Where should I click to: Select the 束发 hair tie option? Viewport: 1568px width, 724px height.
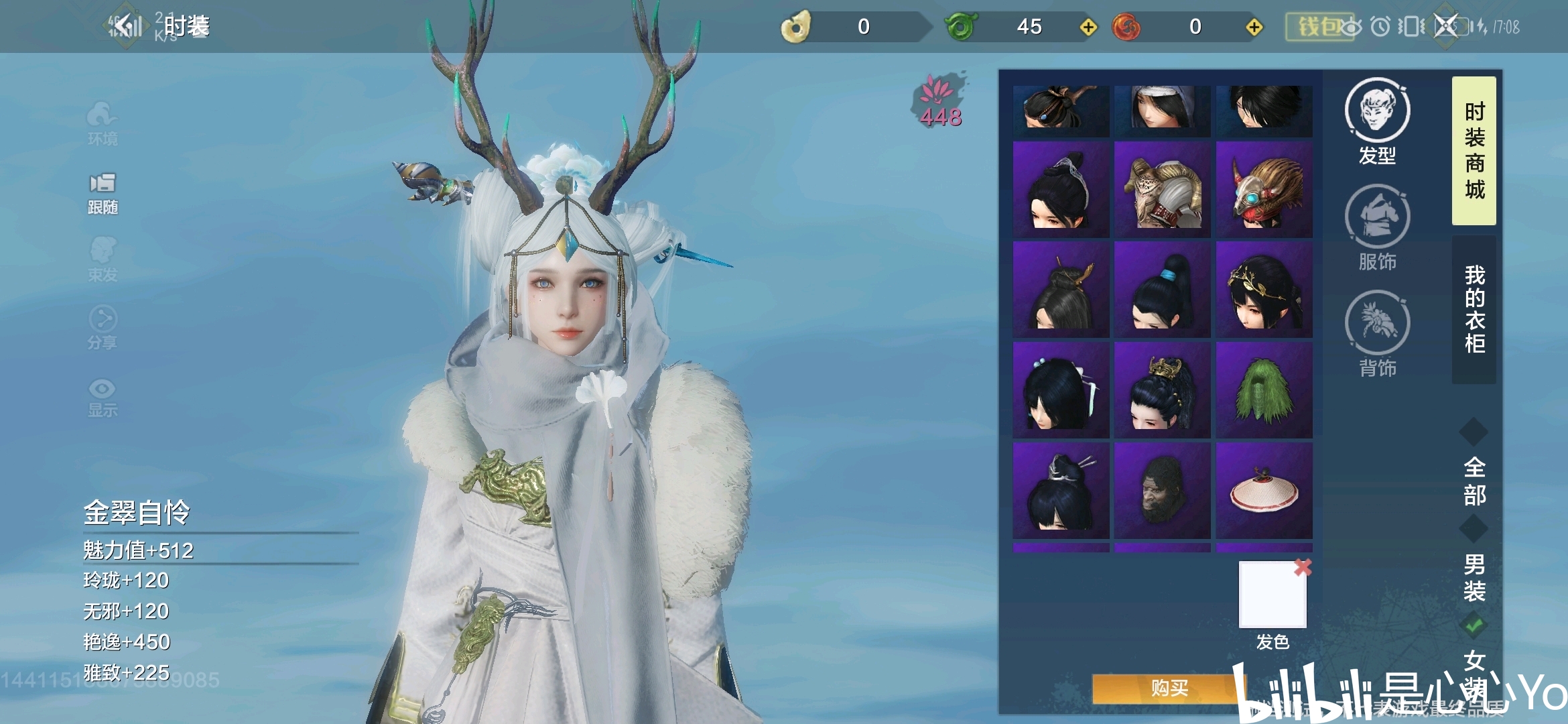[x=103, y=259]
